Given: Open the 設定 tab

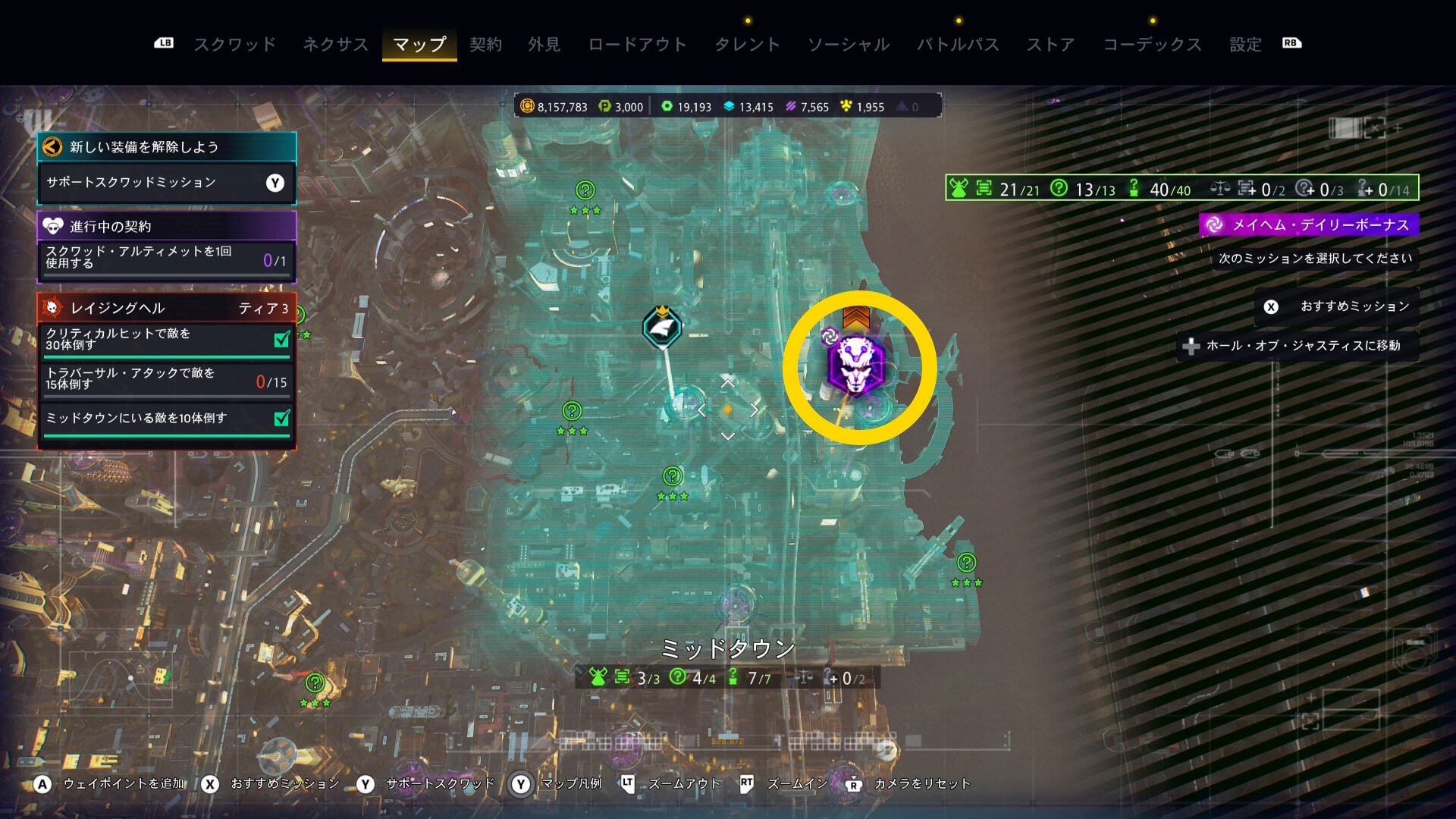Looking at the screenshot, I should pyautogui.click(x=1245, y=45).
